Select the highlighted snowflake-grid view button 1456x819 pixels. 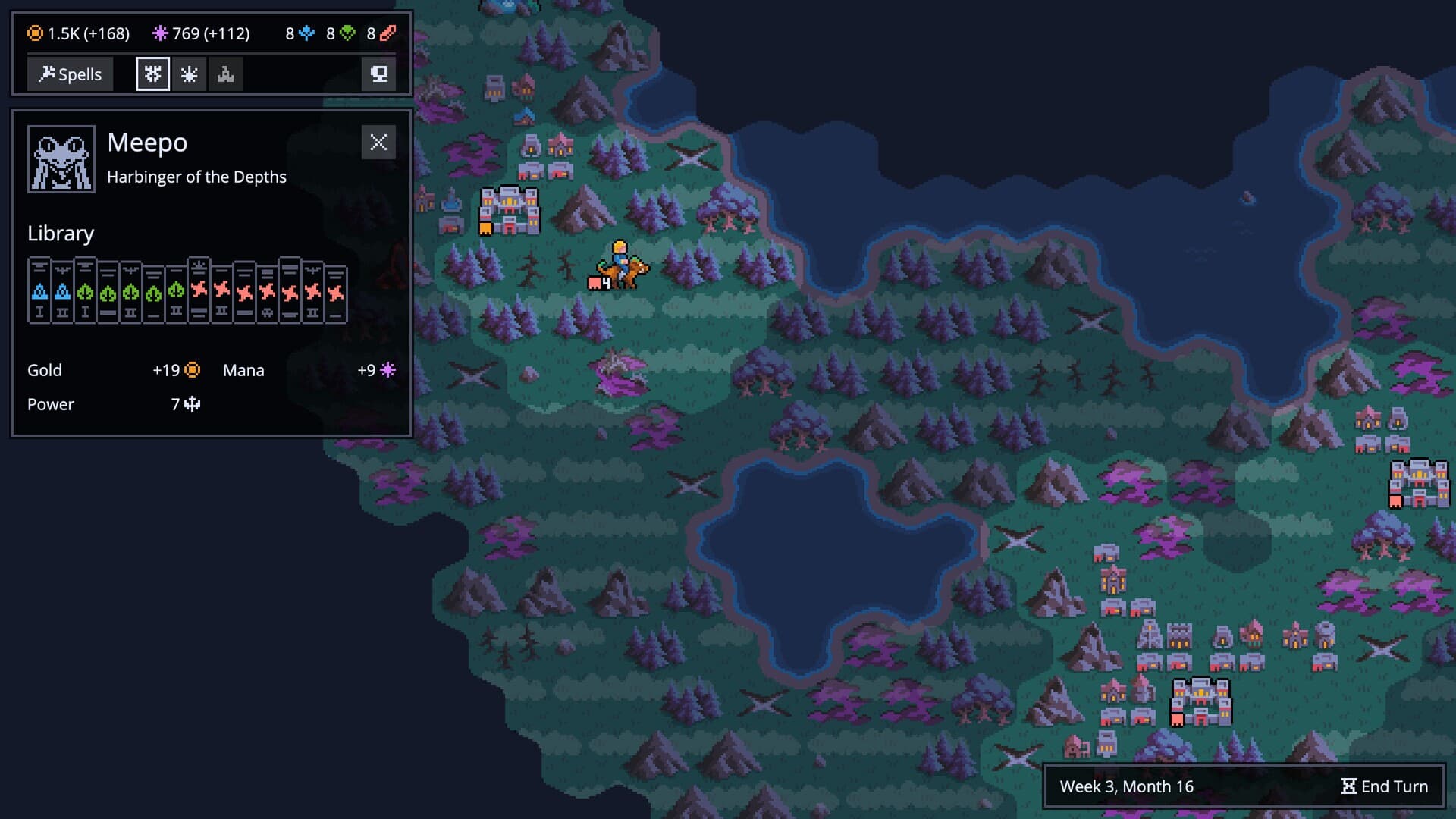pos(152,74)
